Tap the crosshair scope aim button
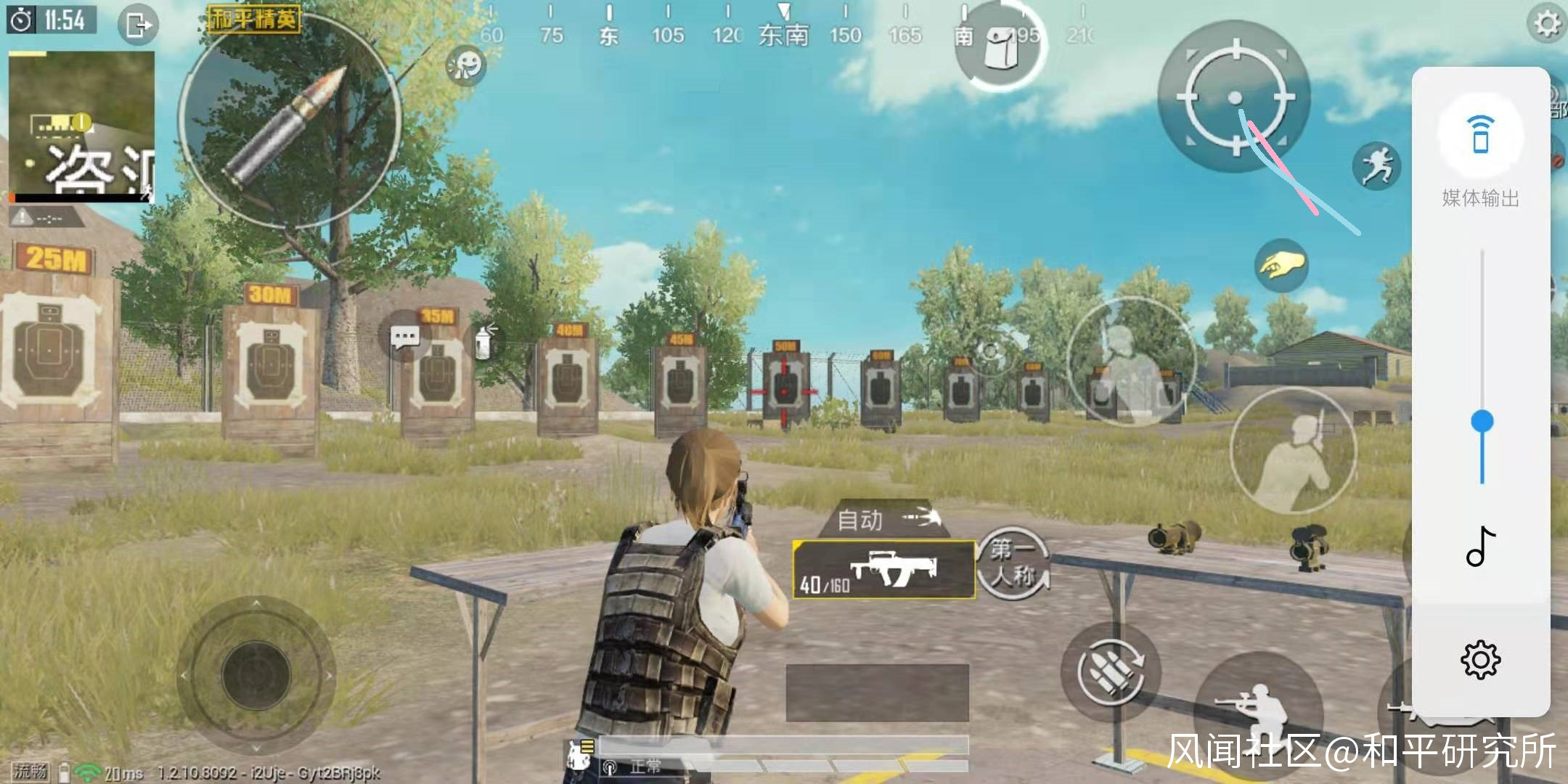1568x784 pixels. (1235, 97)
